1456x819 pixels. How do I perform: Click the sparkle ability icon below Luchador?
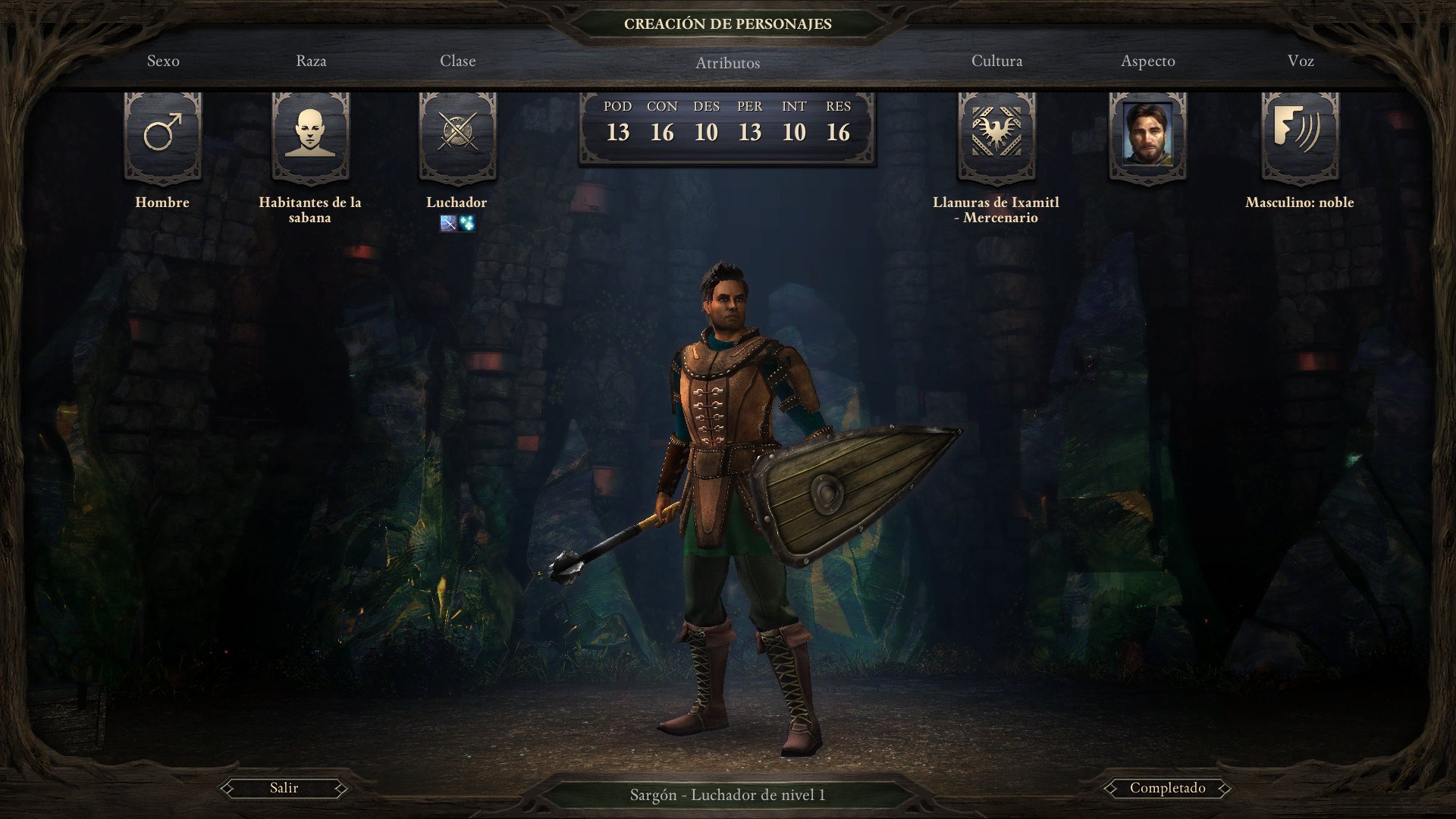(x=466, y=223)
